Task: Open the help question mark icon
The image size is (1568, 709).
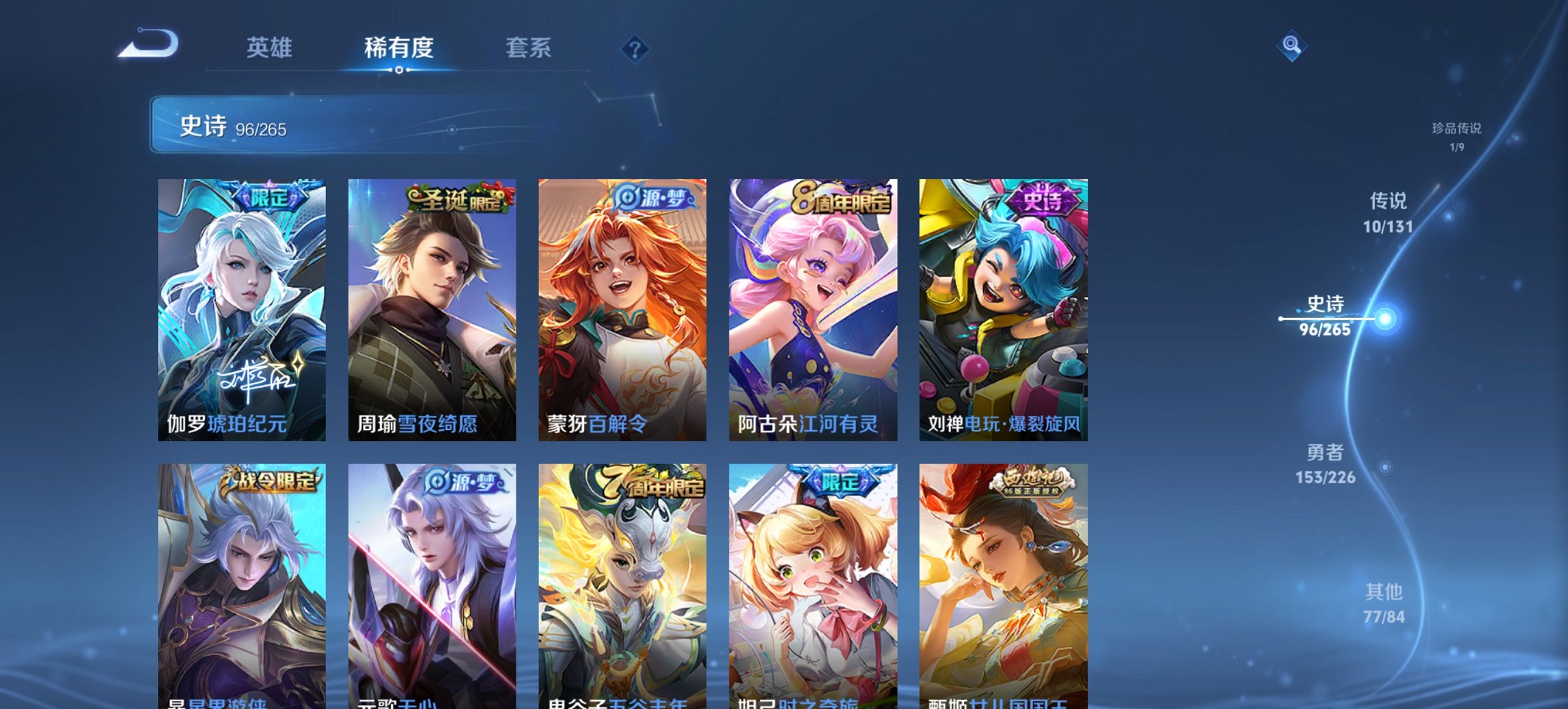Action: point(635,50)
